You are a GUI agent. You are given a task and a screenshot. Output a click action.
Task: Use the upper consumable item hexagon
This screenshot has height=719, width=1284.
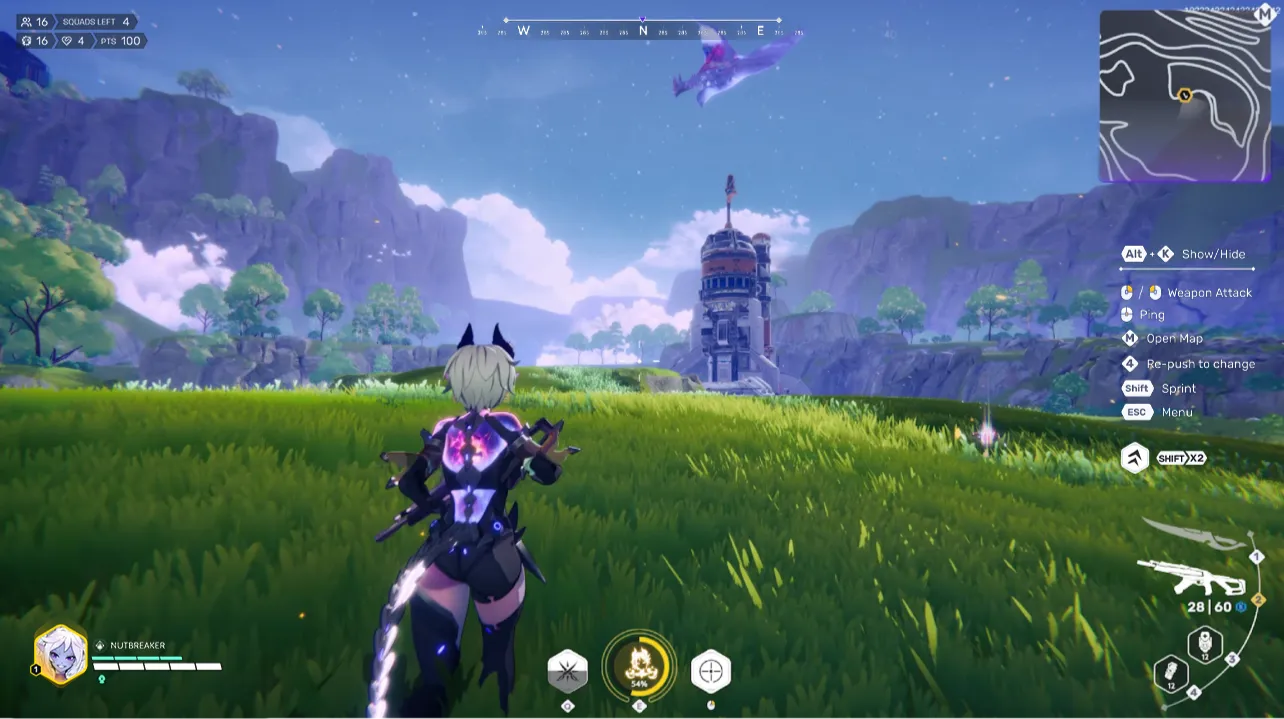1205,645
